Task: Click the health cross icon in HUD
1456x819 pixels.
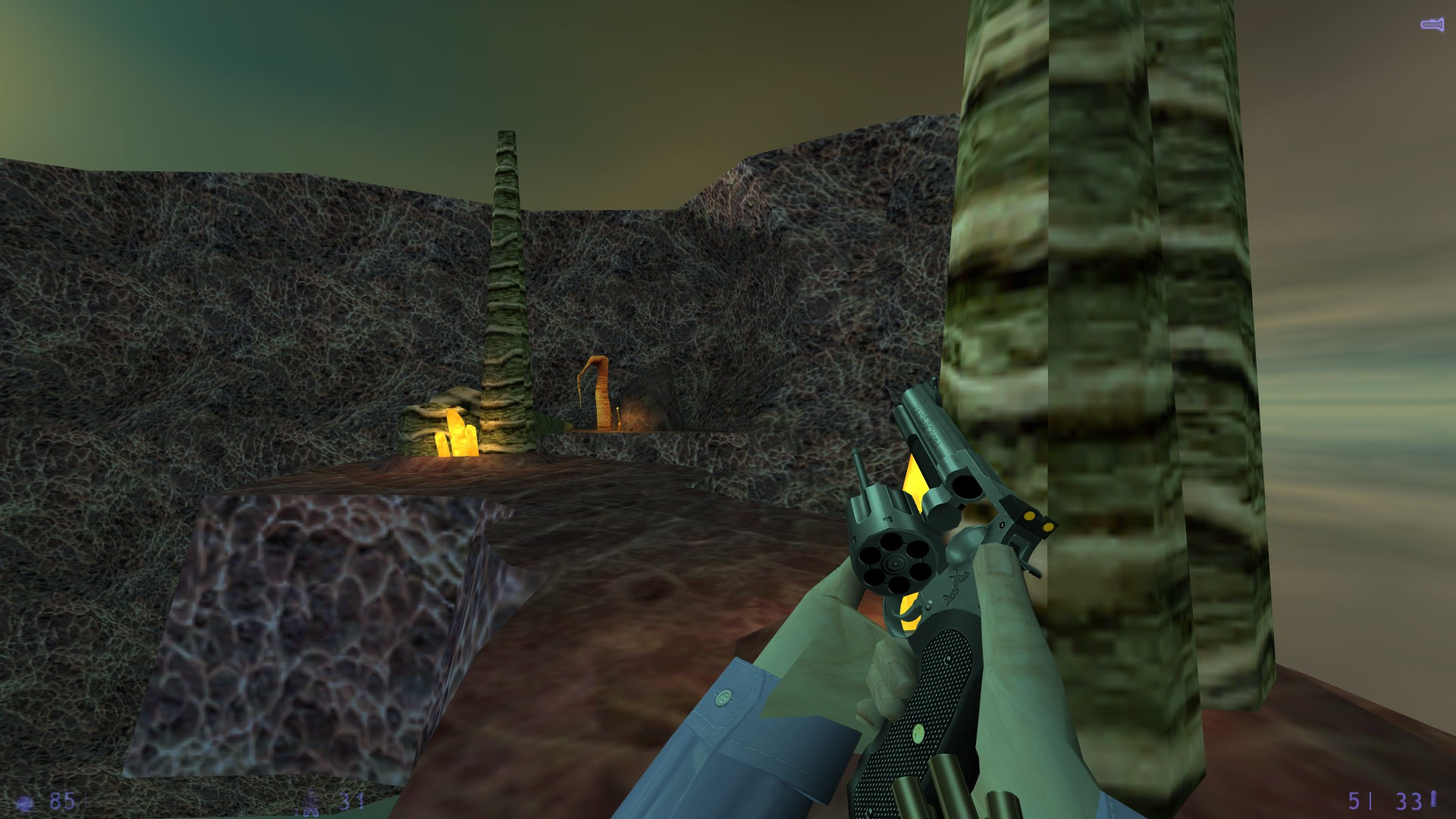Action: 24,800
